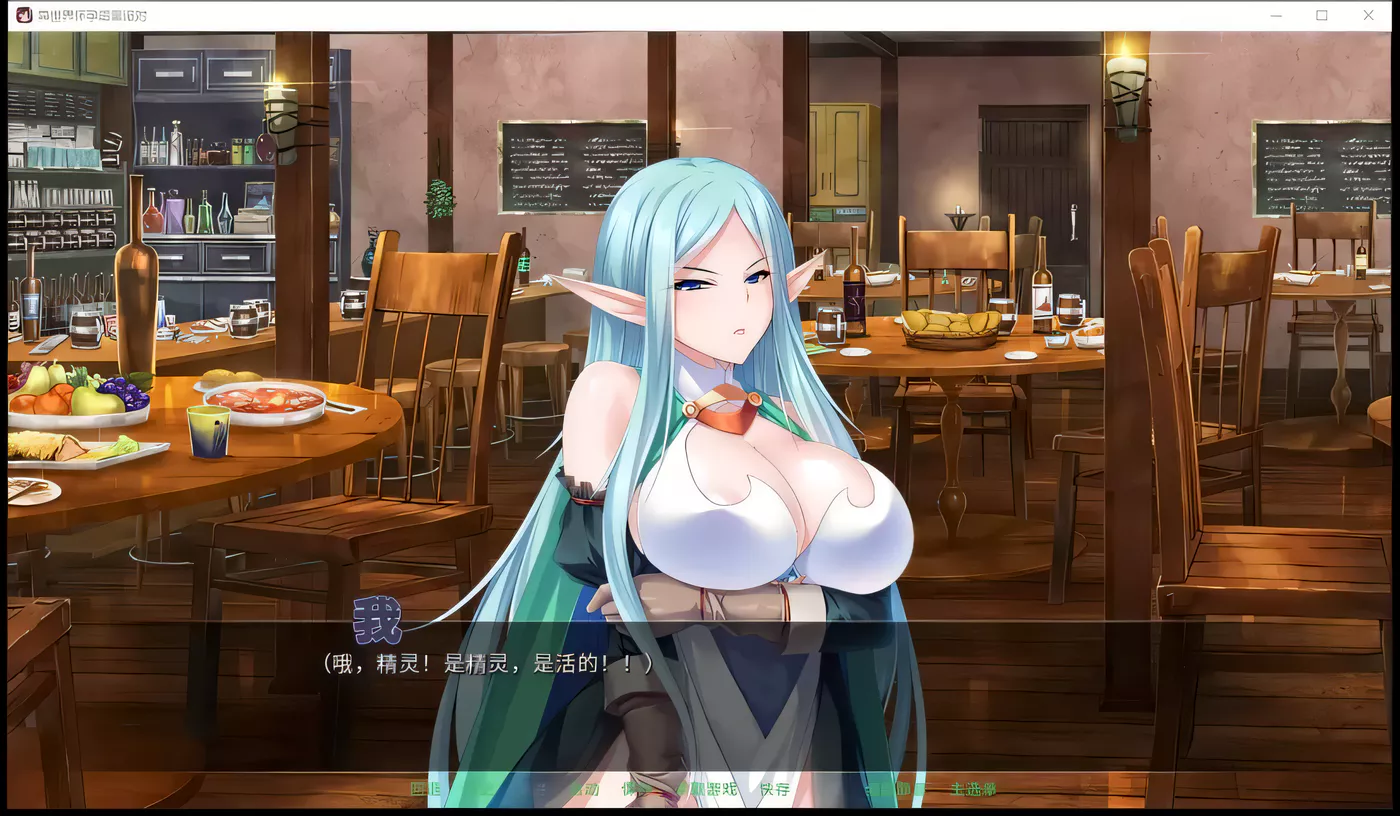Maximize the game window
This screenshot has width=1400, height=816.
point(1322,15)
